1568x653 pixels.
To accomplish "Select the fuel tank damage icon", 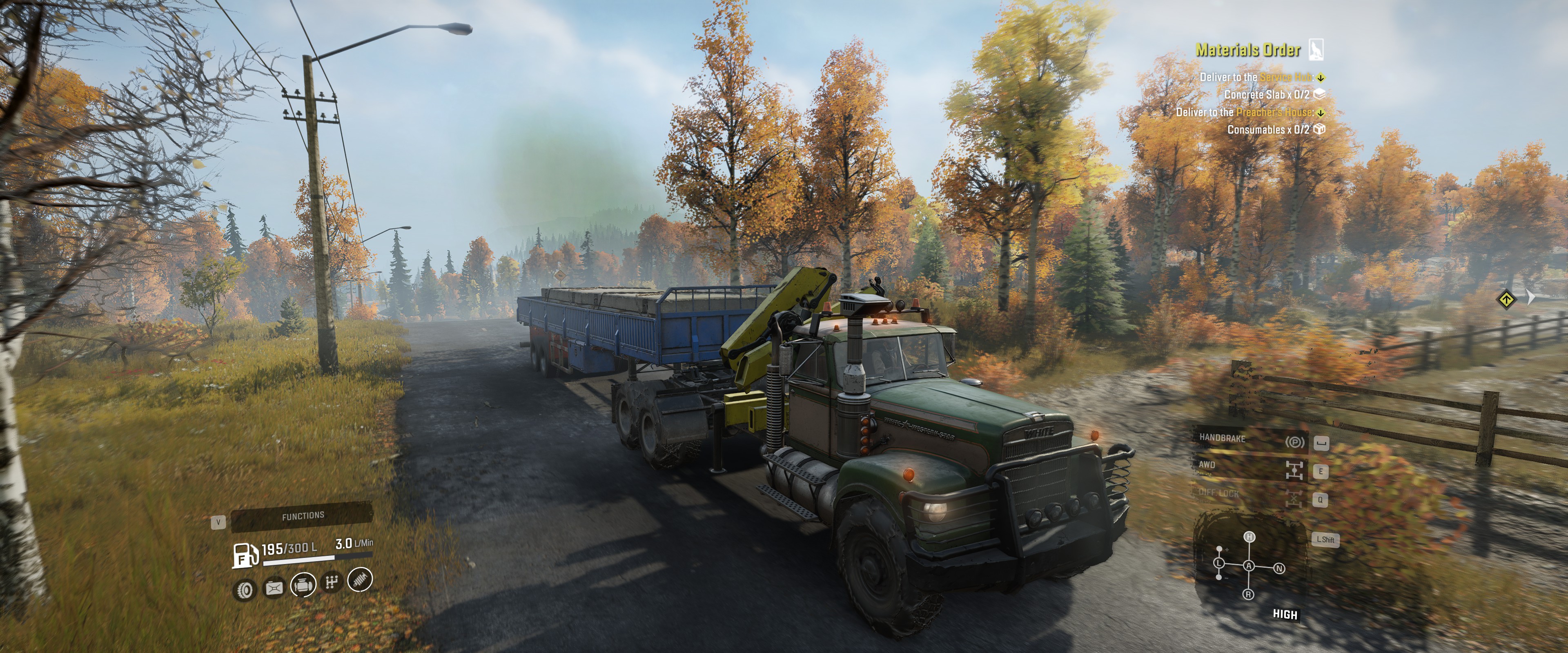I will (274, 587).
